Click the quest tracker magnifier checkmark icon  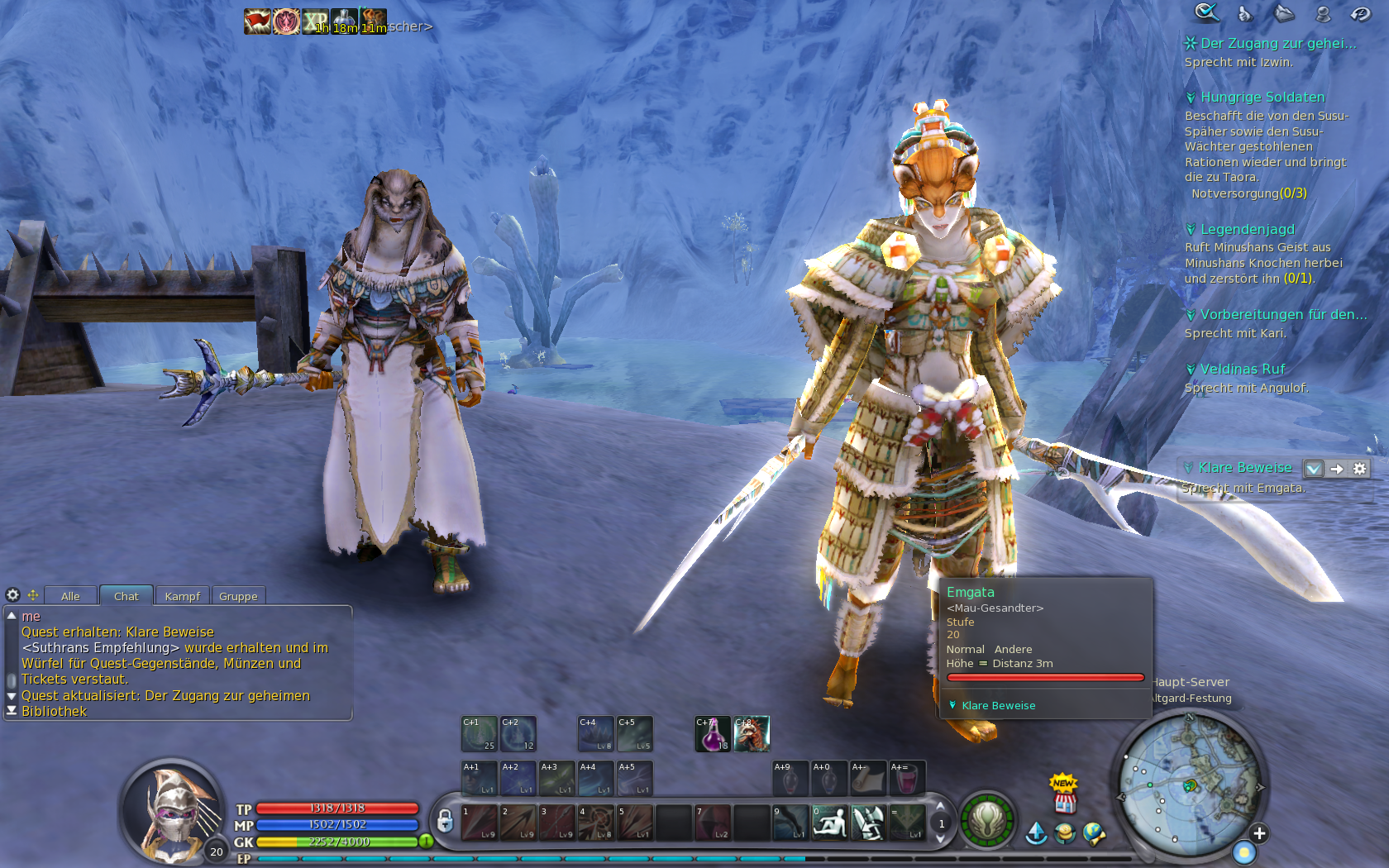point(1206,12)
